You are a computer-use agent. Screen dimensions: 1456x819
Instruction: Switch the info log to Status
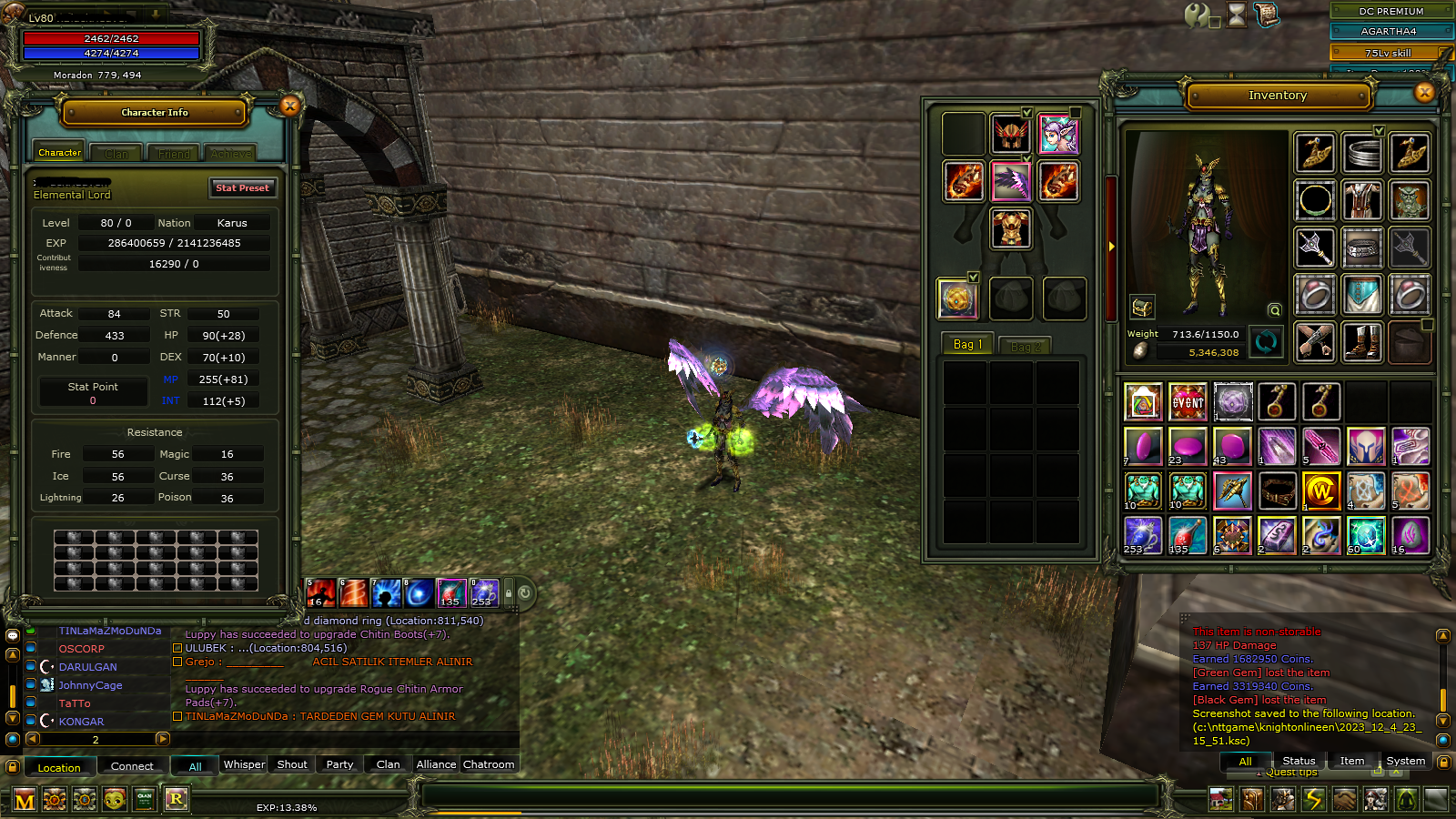1299,761
